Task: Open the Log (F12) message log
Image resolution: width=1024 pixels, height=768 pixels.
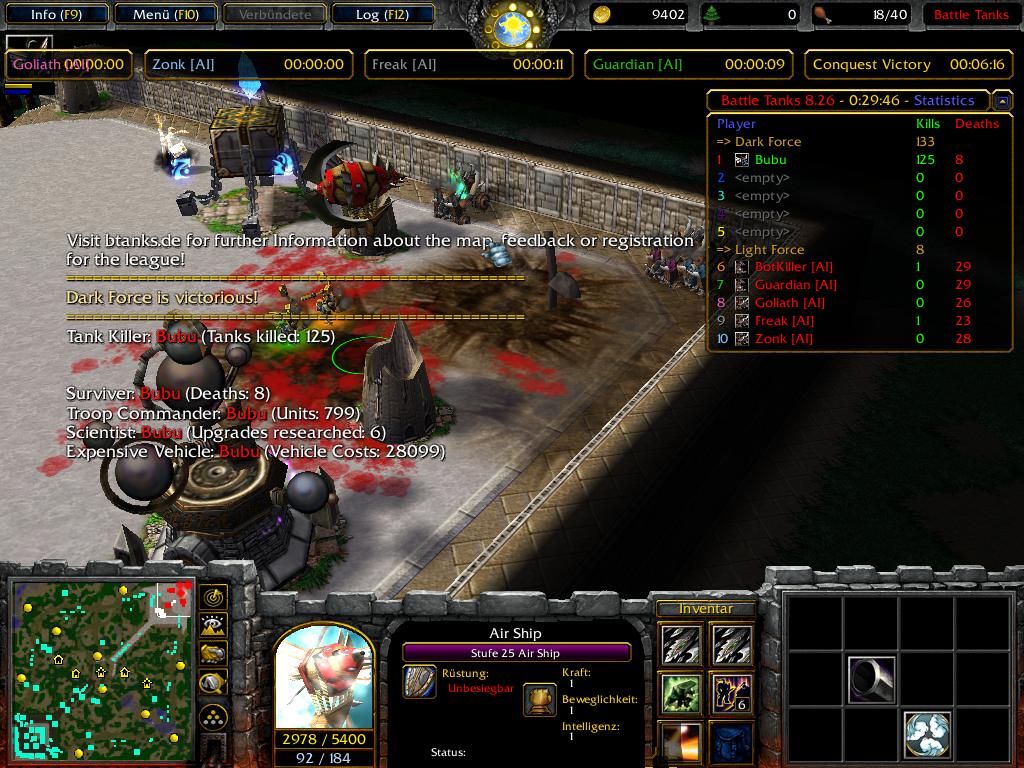Action: tap(381, 14)
